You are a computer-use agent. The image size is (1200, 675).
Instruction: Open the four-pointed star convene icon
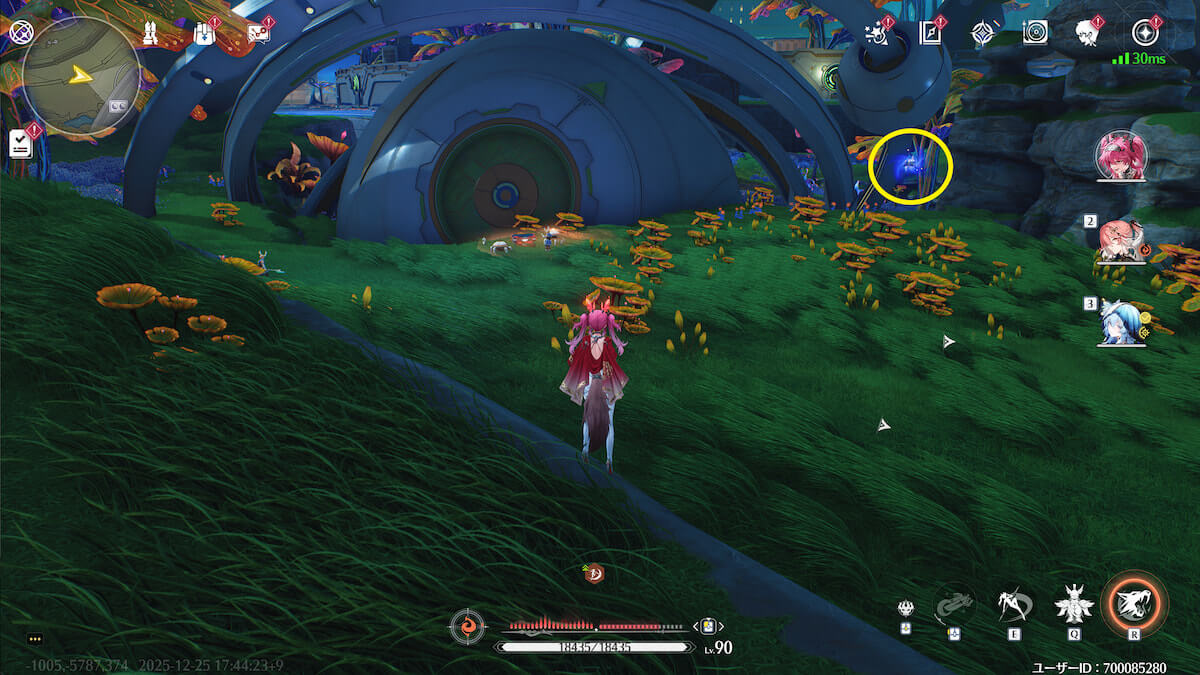pos(983,34)
